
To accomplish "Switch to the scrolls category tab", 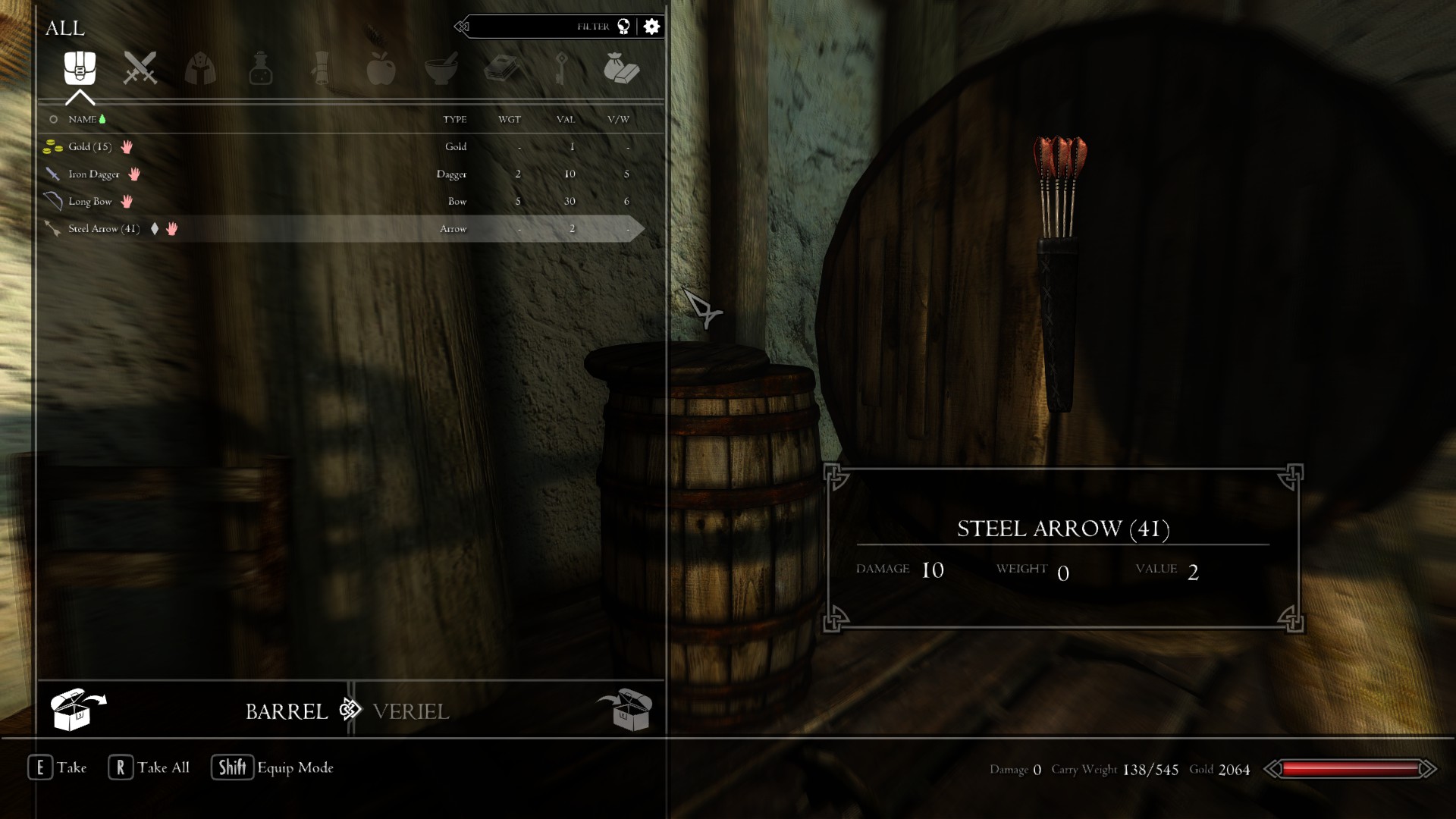I will 321,68.
